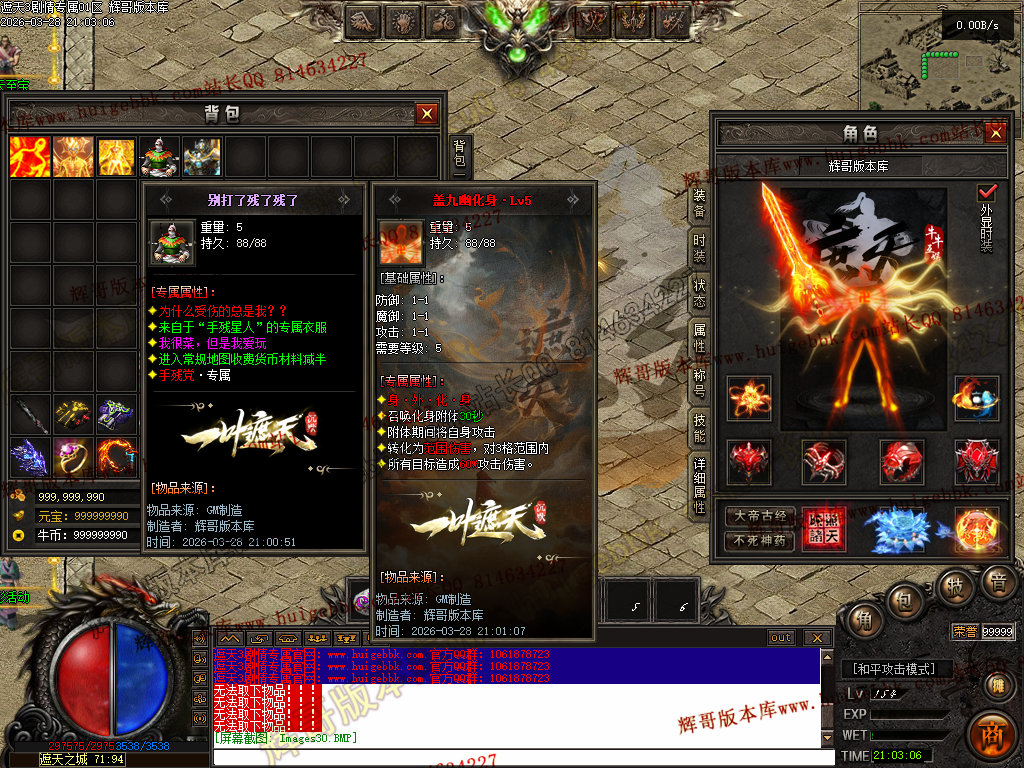Select the purple gem gold ring
1024x768 pixels.
pyautogui.click(x=72, y=457)
